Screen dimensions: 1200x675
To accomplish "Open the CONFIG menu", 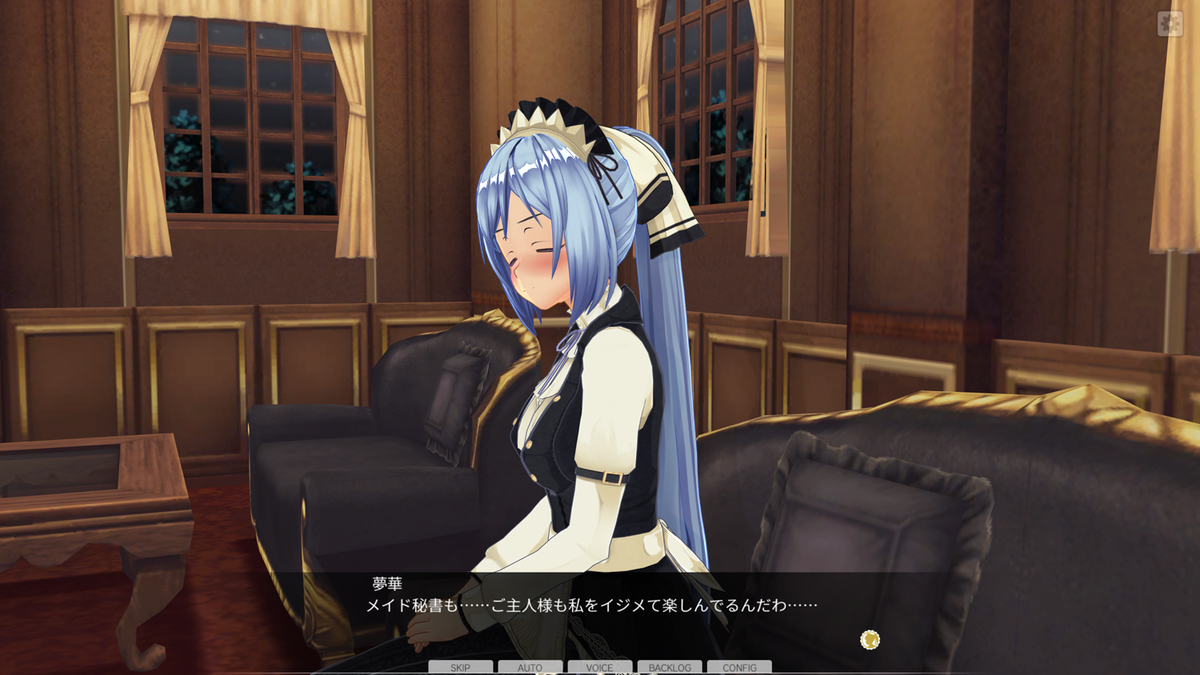I will (x=739, y=667).
